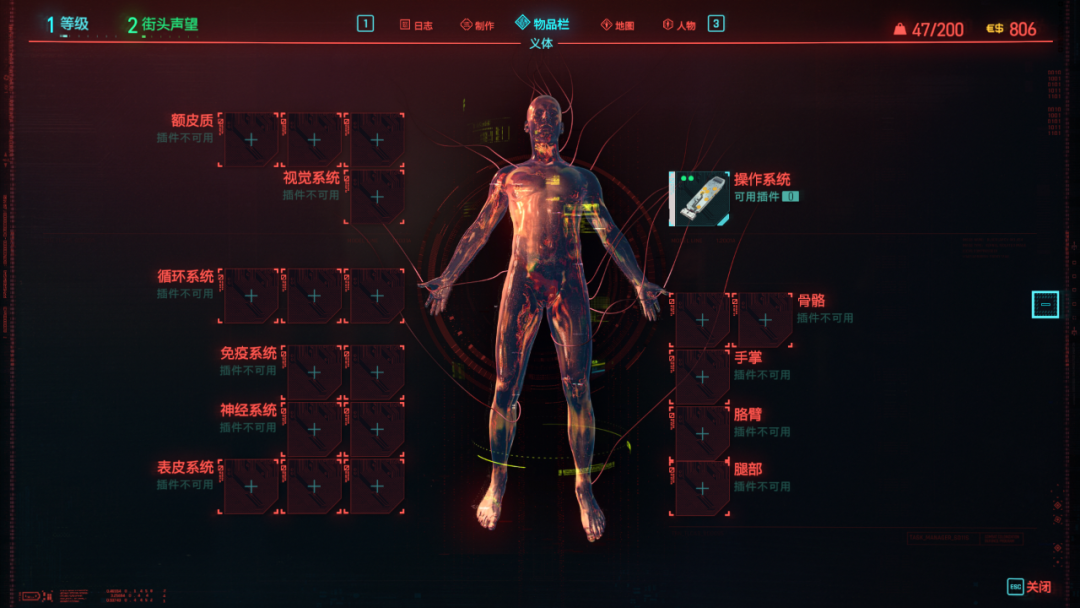Screen dimensions: 1080x608
Task: Close the cyberware screen with 关闭
Action: click(x=1029, y=587)
